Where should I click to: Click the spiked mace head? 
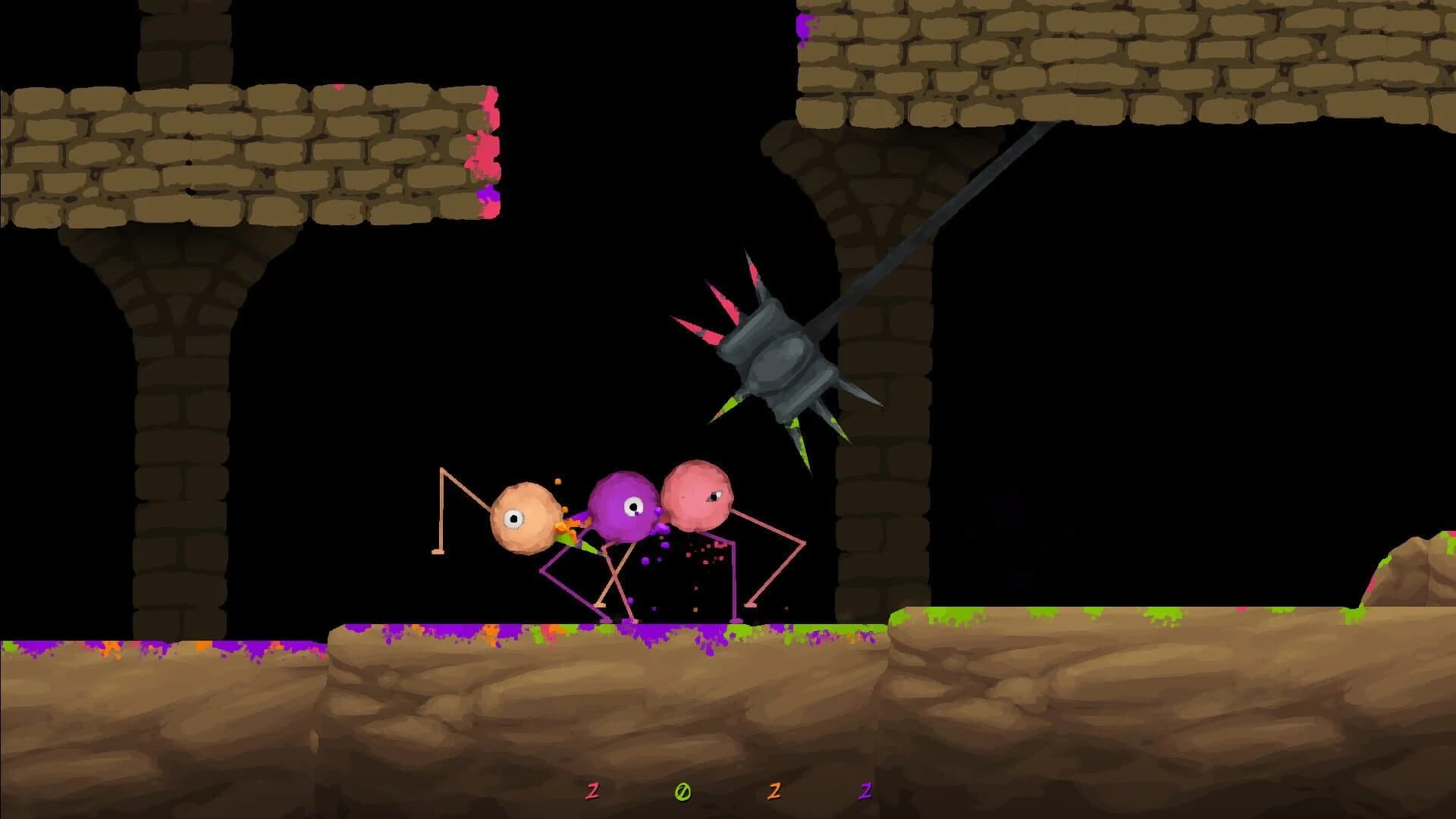tap(781, 364)
